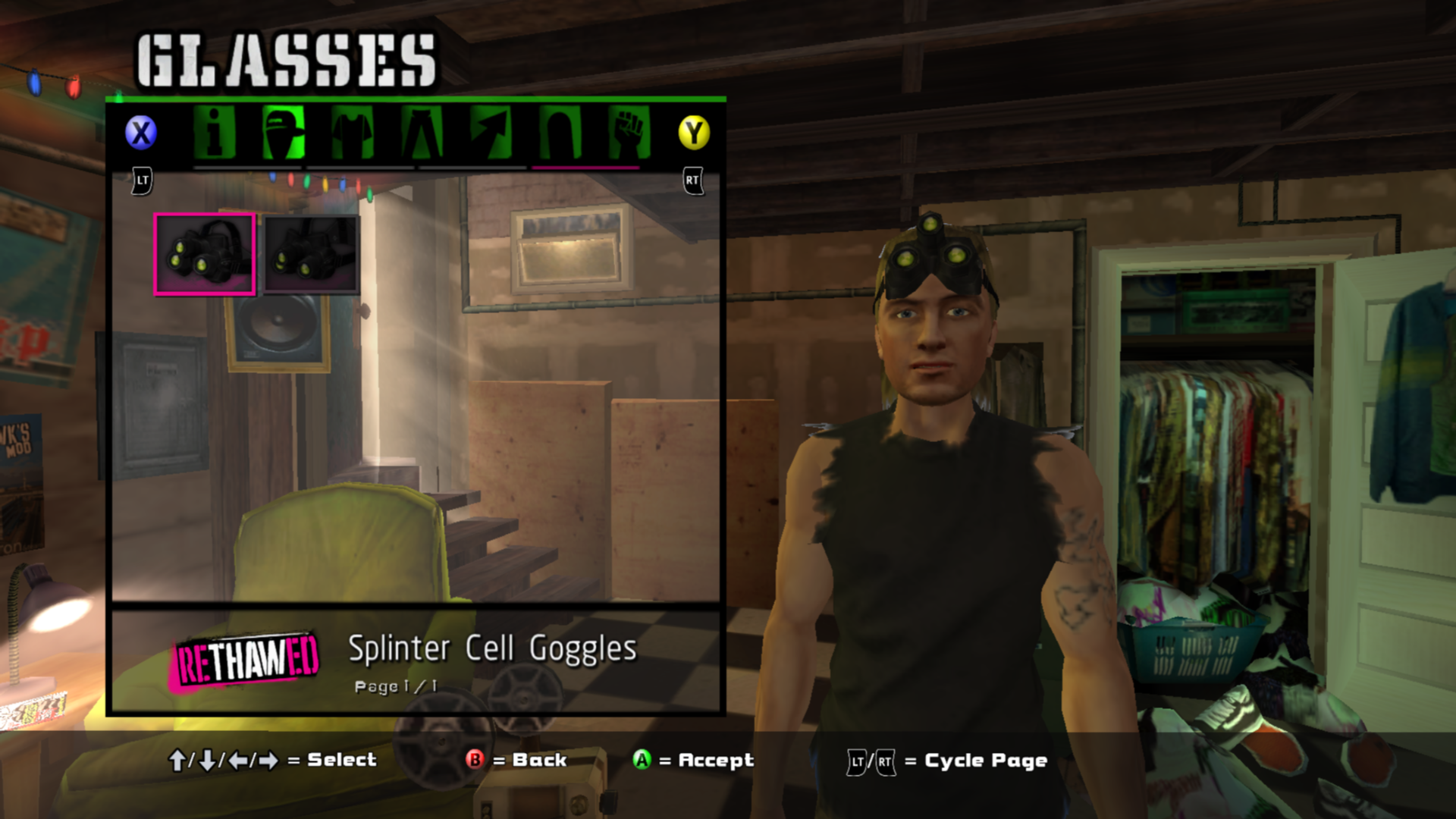Switch to the arch-shaped icon tab
1456x819 pixels.
(x=560, y=133)
